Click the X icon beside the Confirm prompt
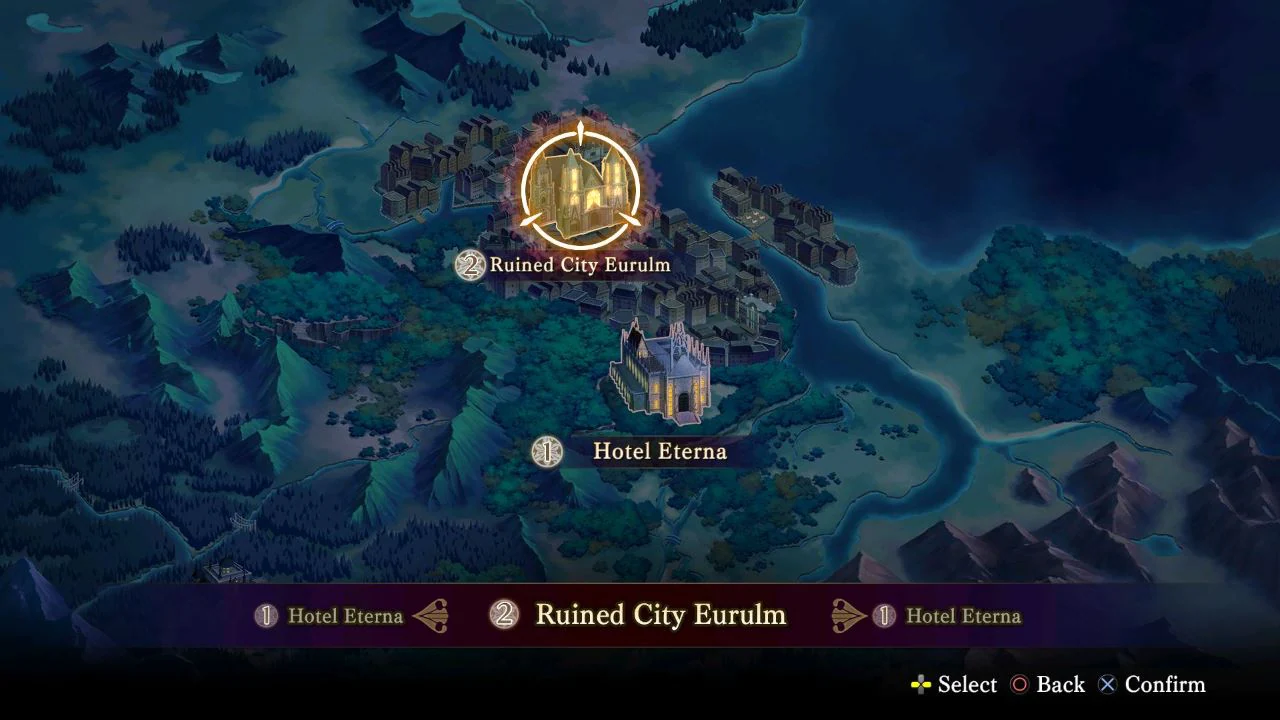This screenshot has width=1280, height=720. pyautogui.click(x=1107, y=685)
